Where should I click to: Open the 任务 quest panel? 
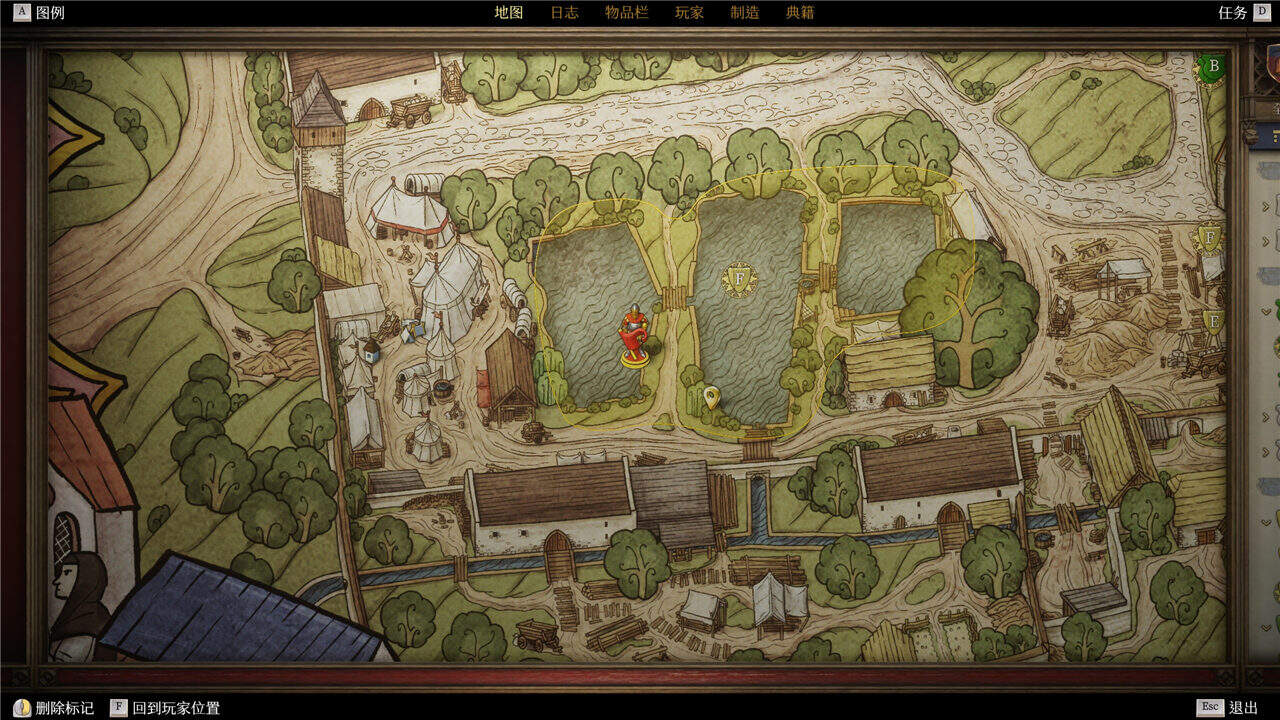(x=1242, y=13)
